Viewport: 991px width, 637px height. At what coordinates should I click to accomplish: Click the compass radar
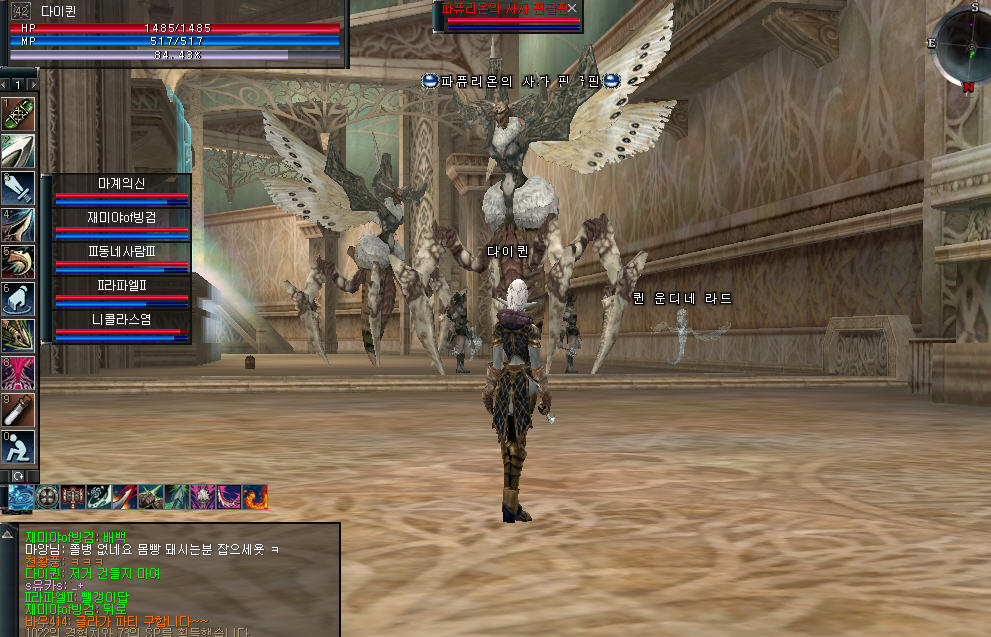pyautogui.click(x=963, y=47)
